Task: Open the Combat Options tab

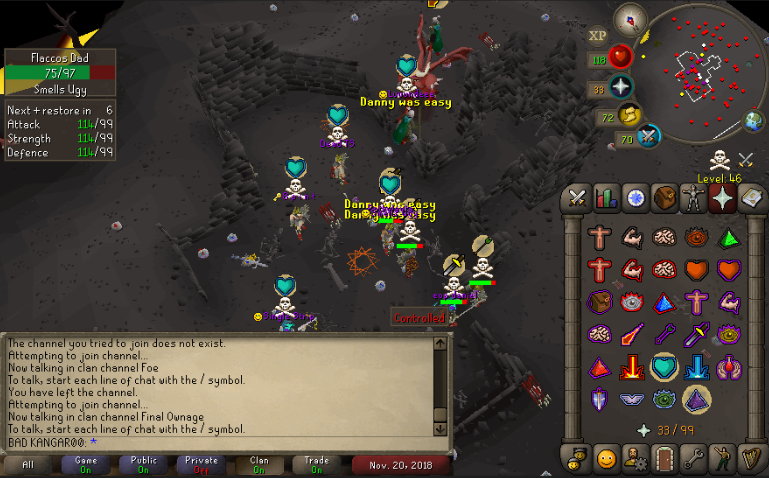Action: pos(577,198)
